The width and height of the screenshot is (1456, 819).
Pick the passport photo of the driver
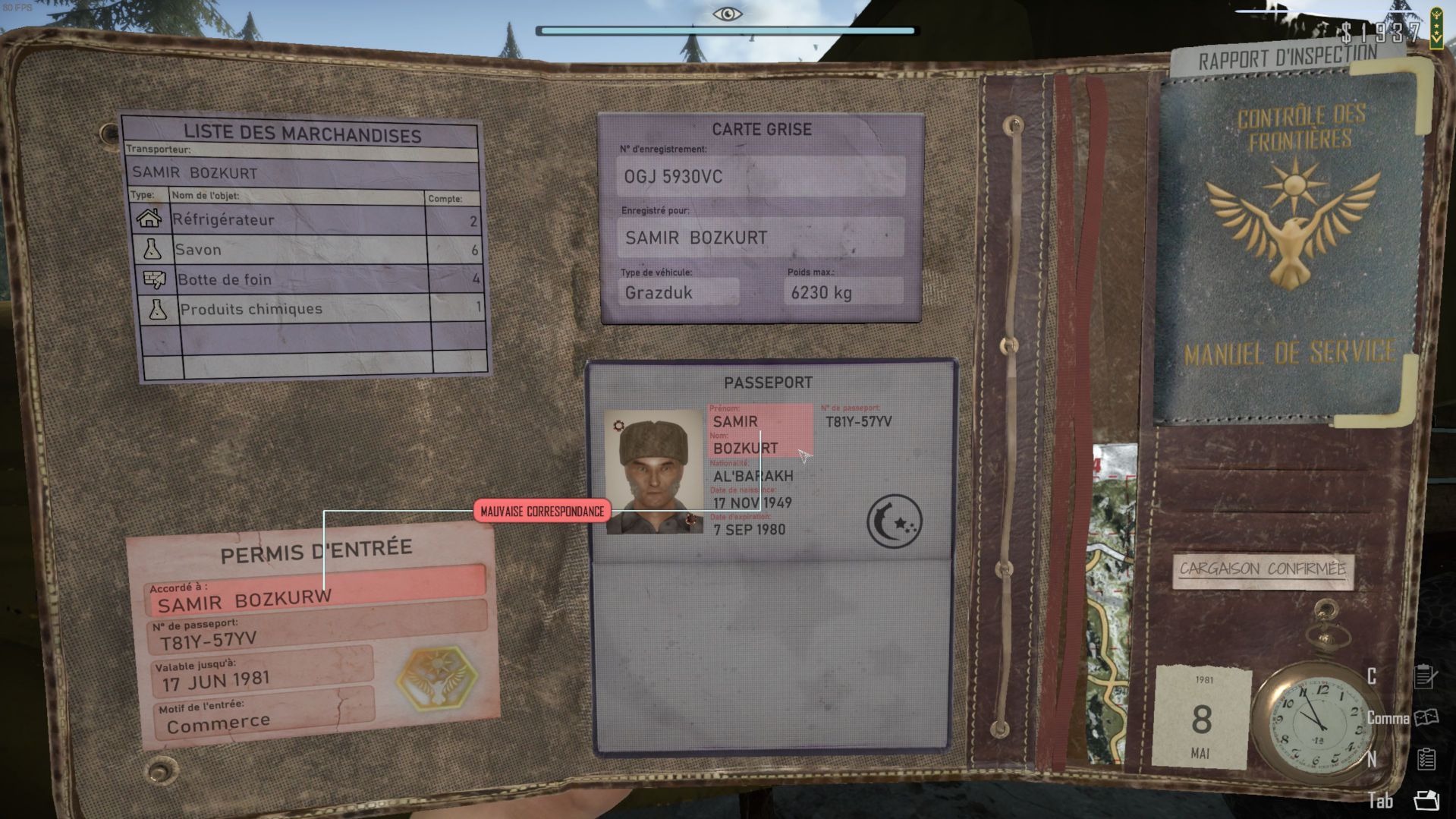coord(653,472)
